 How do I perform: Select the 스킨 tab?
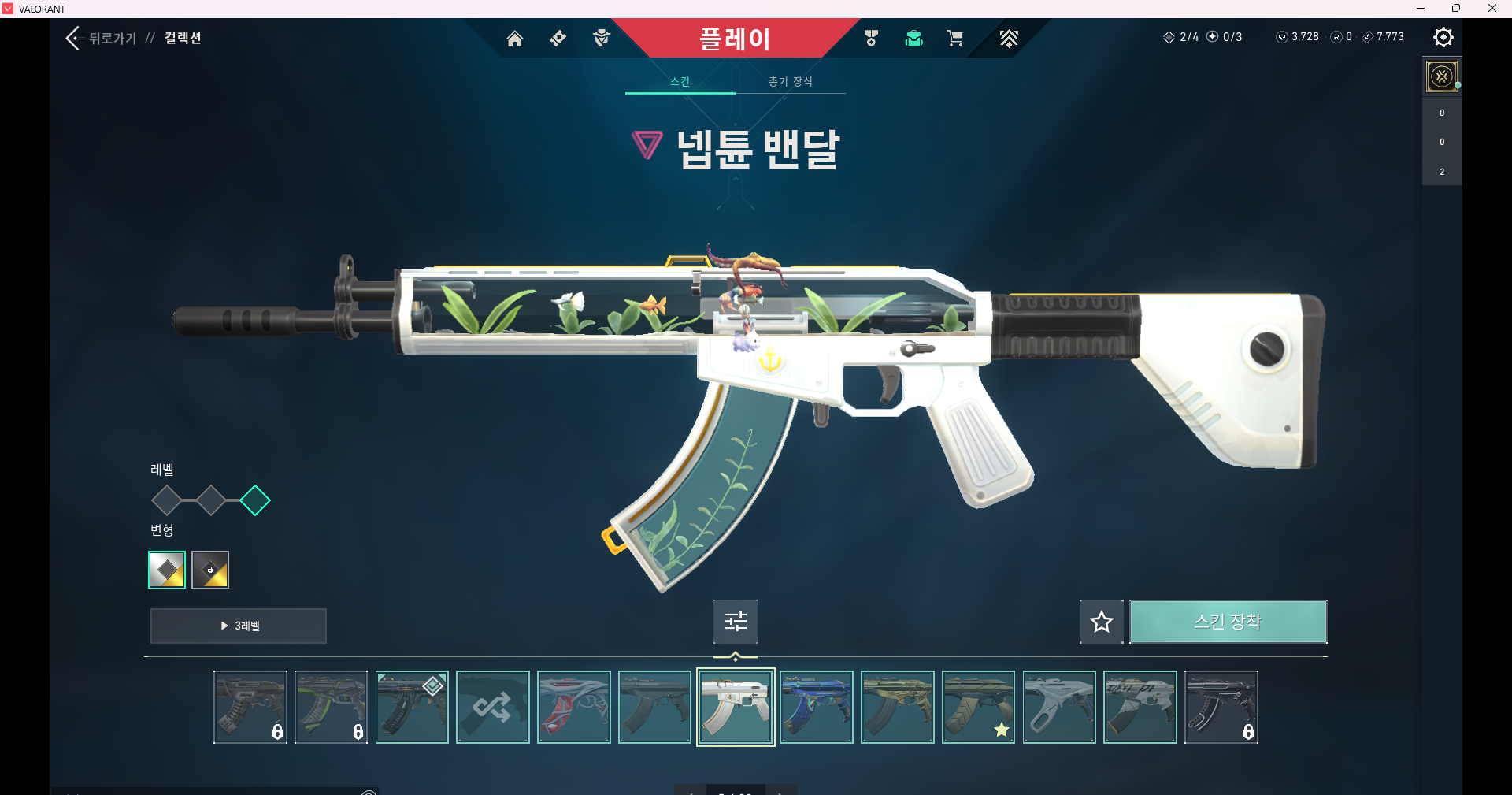680,81
